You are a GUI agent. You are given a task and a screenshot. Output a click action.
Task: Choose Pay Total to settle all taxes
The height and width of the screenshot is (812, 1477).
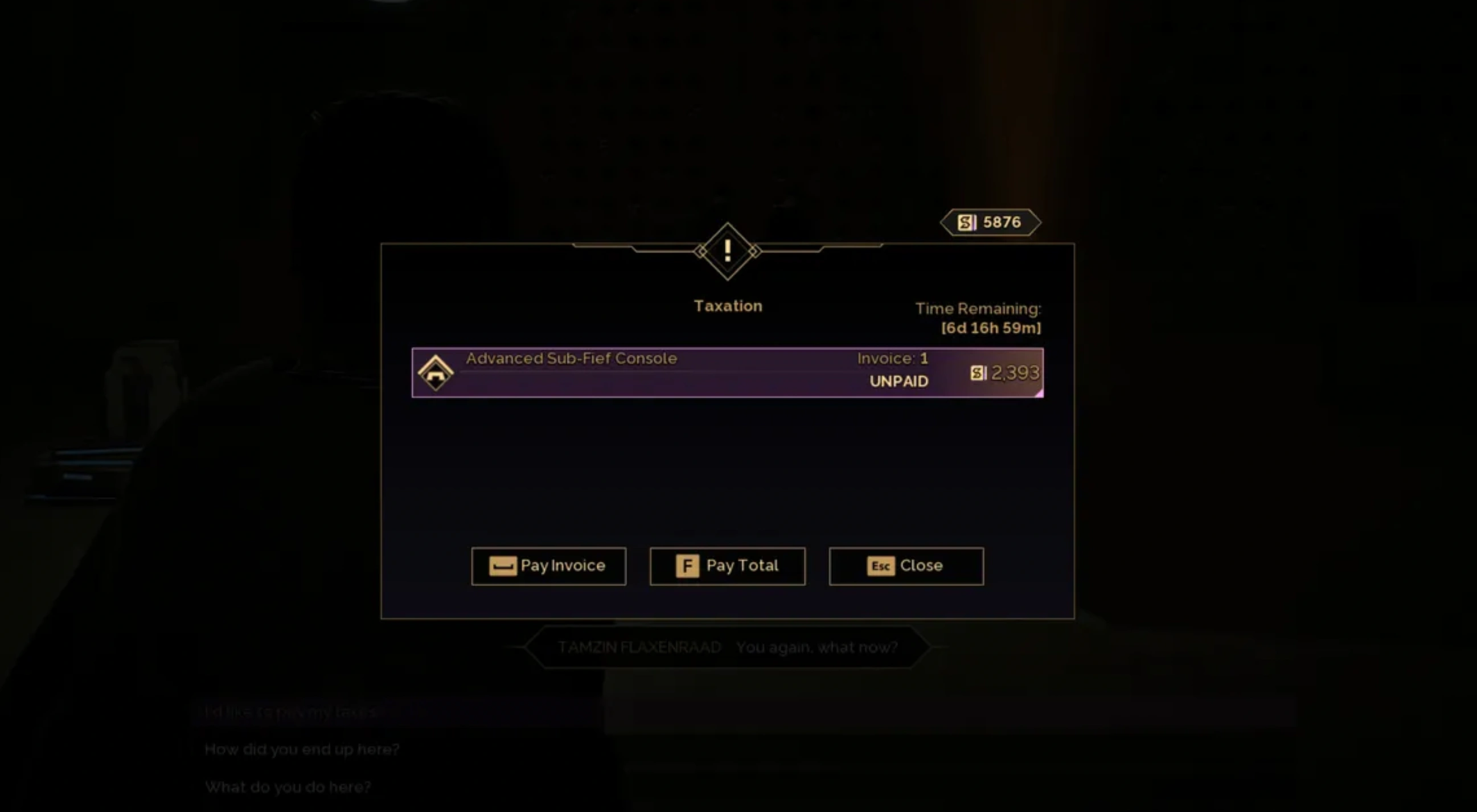(x=727, y=566)
